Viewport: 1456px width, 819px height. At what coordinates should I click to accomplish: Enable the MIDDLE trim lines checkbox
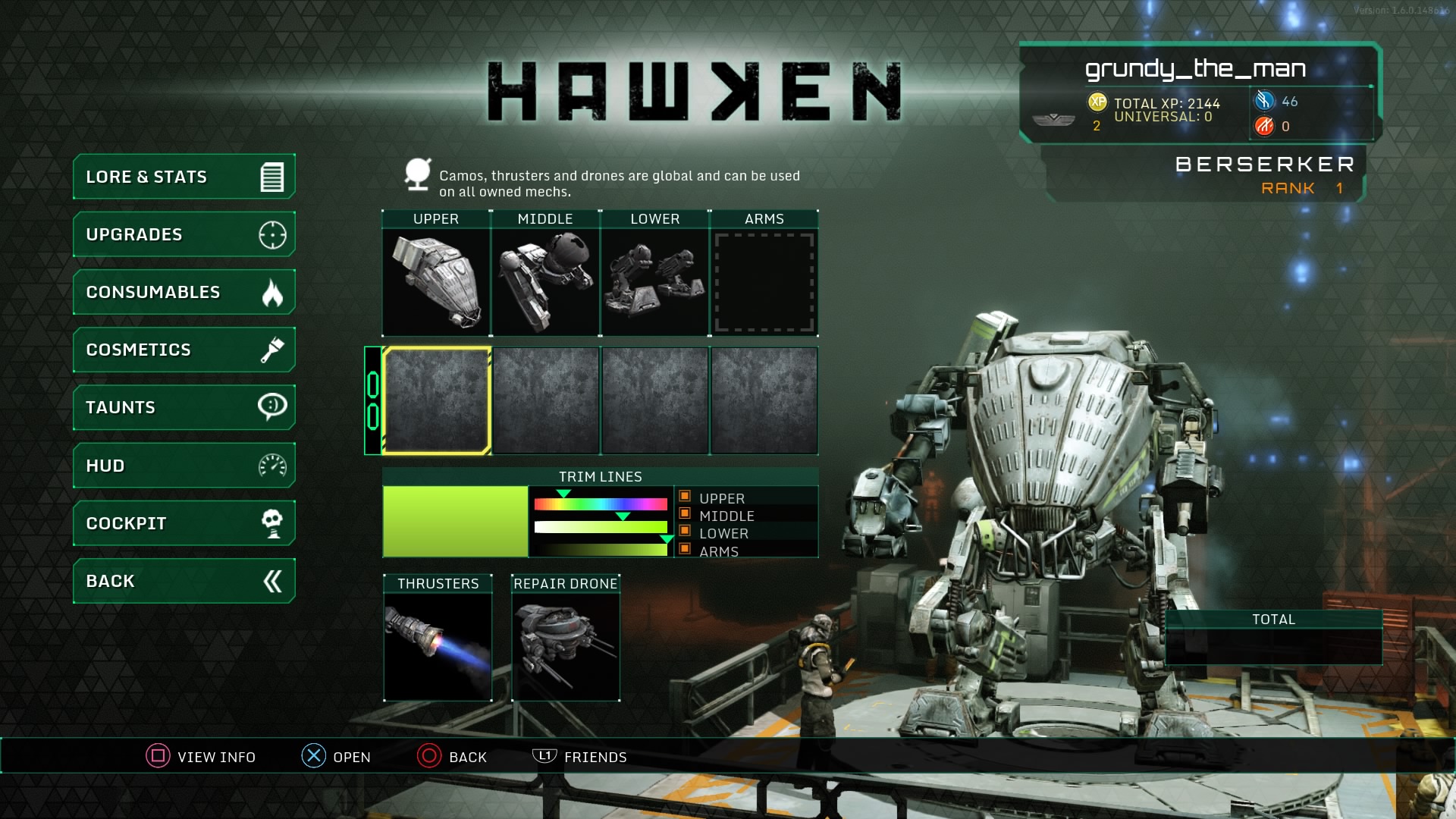pyautogui.click(x=685, y=516)
